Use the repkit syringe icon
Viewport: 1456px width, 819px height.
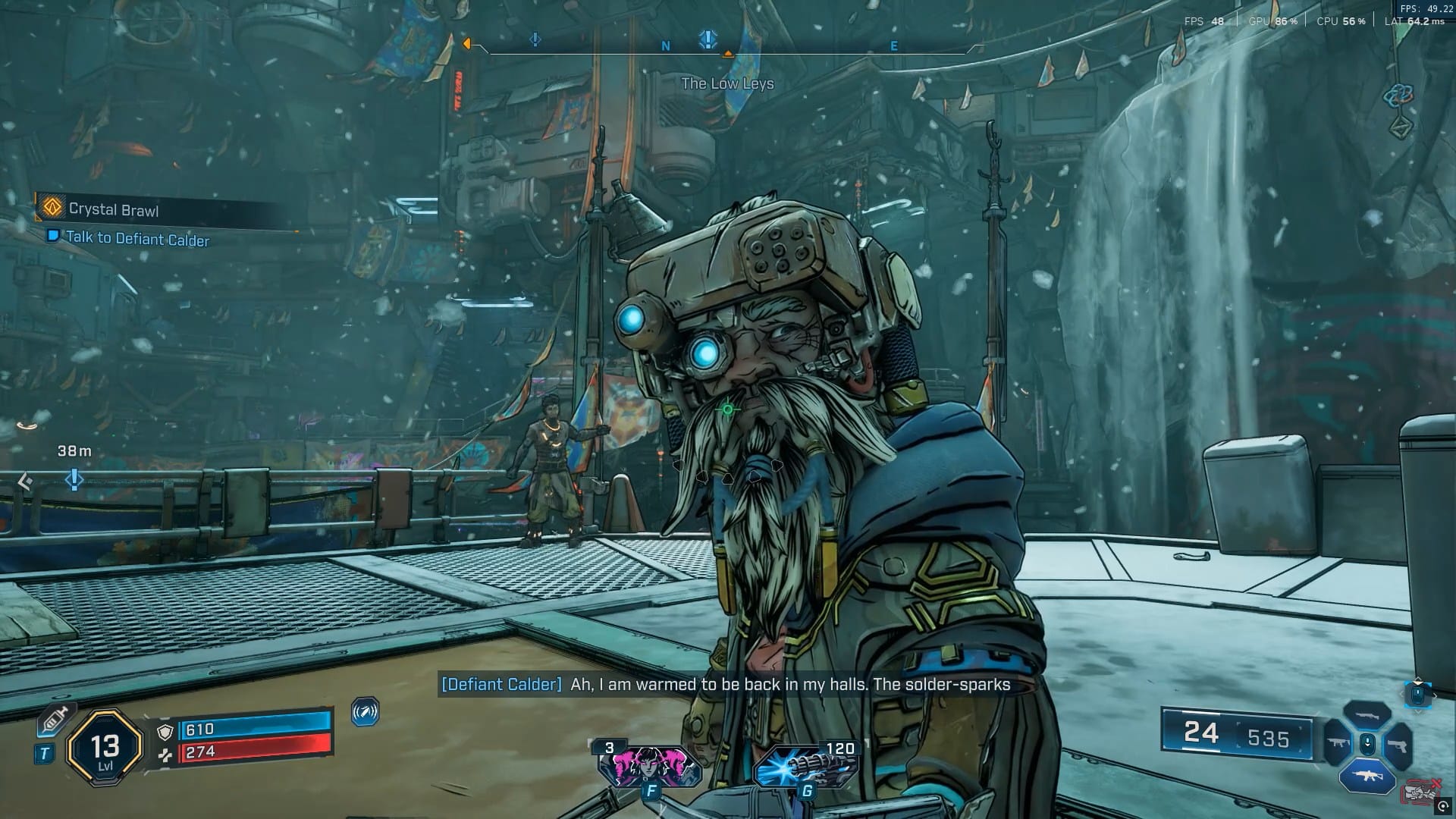pyautogui.click(x=53, y=720)
